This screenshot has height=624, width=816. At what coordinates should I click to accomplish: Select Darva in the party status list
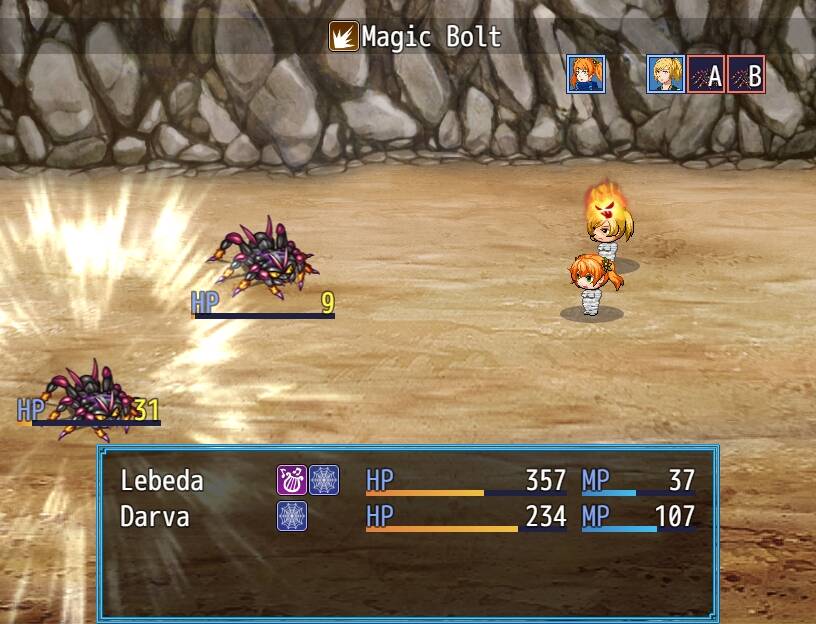(154, 516)
